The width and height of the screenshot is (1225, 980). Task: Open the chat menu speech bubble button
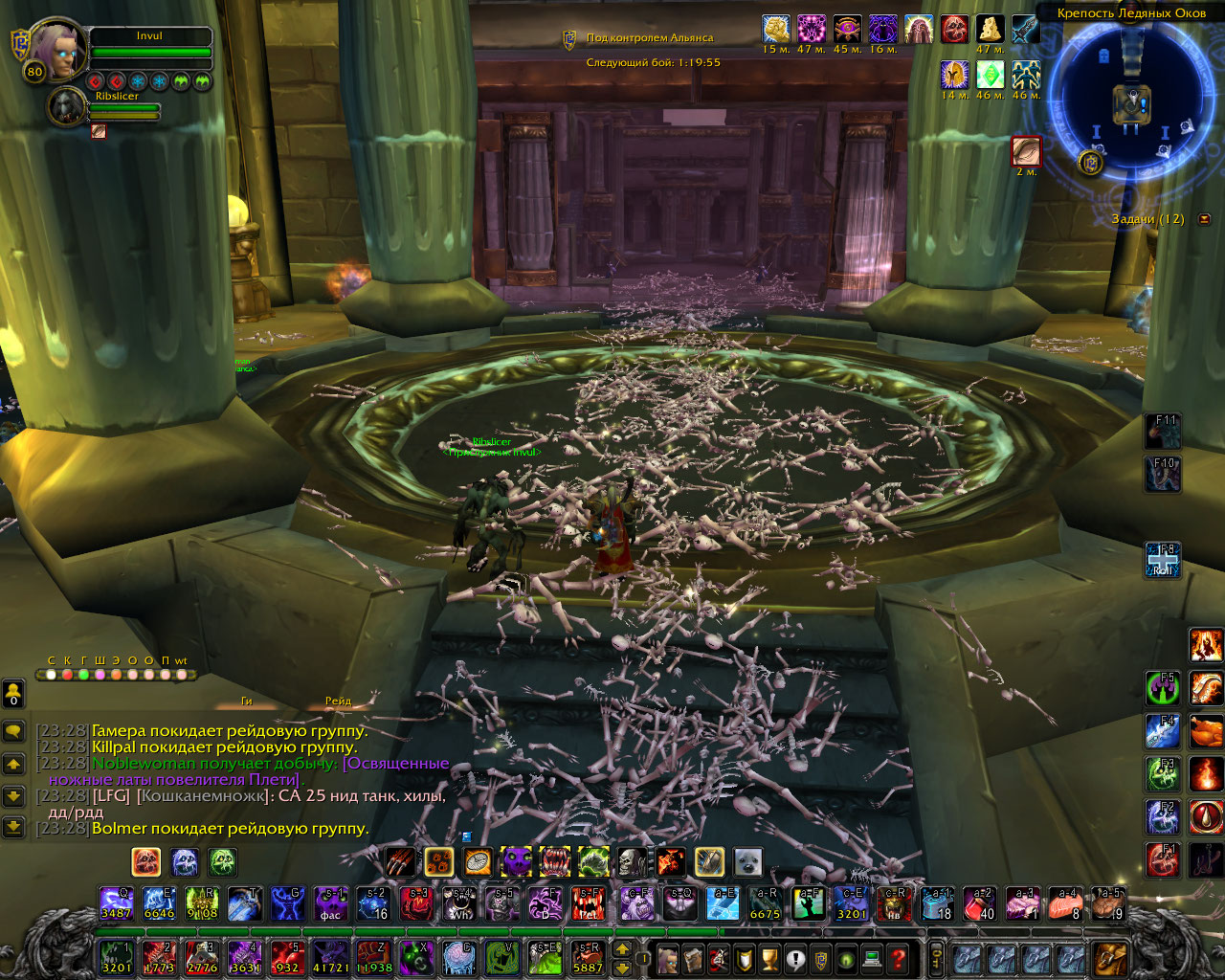pos(13,731)
